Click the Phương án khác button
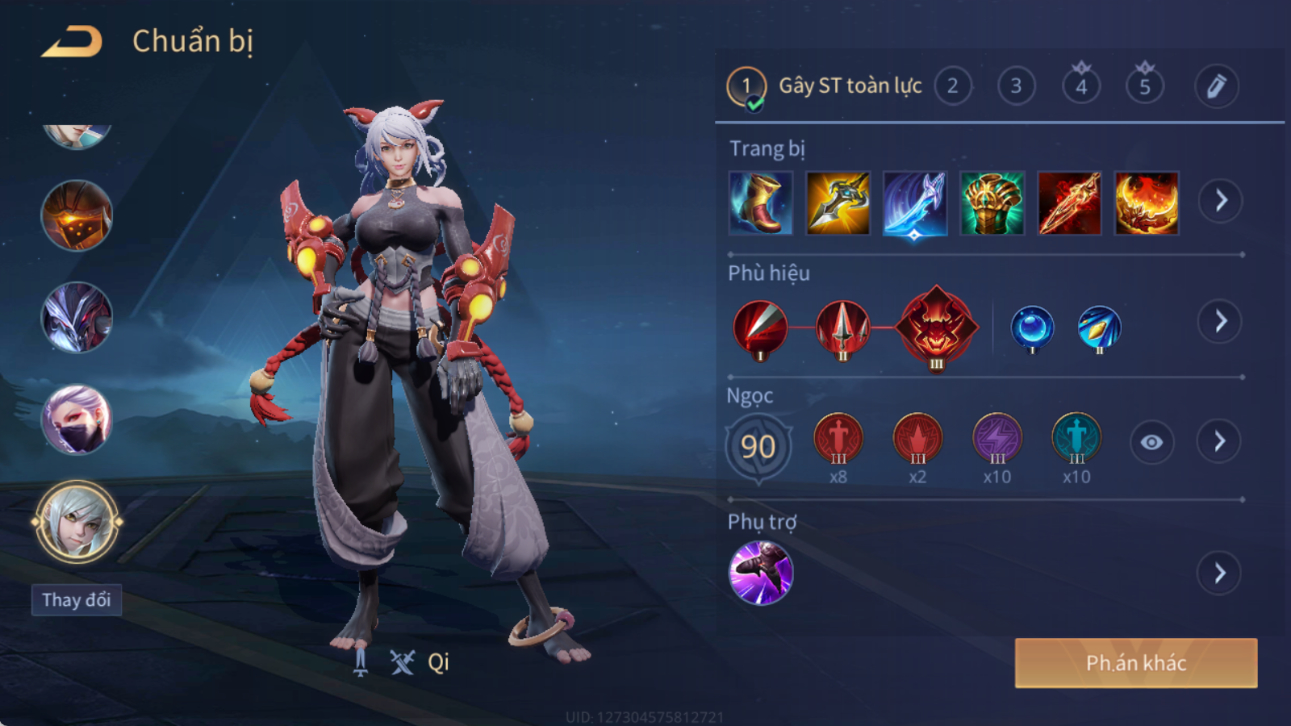This screenshot has height=726, width=1291. (x=1136, y=663)
